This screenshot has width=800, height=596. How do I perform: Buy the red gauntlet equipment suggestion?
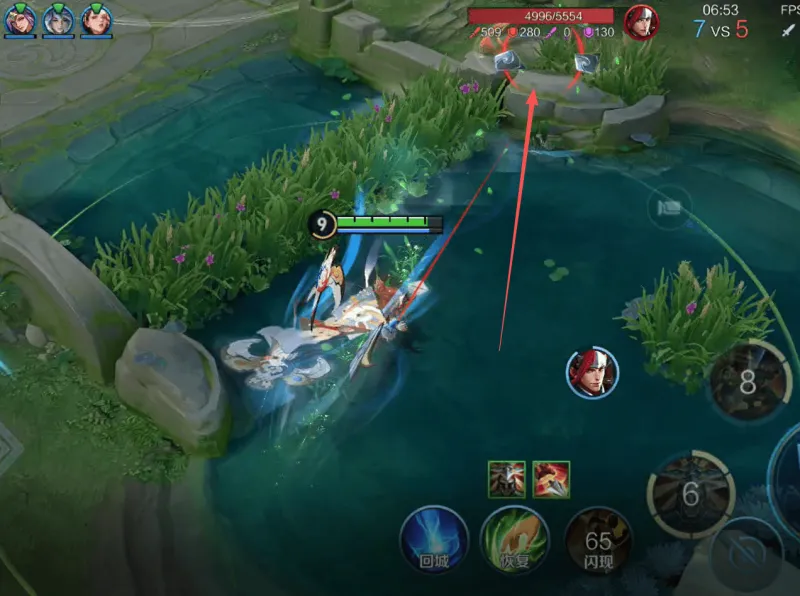point(551,479)
